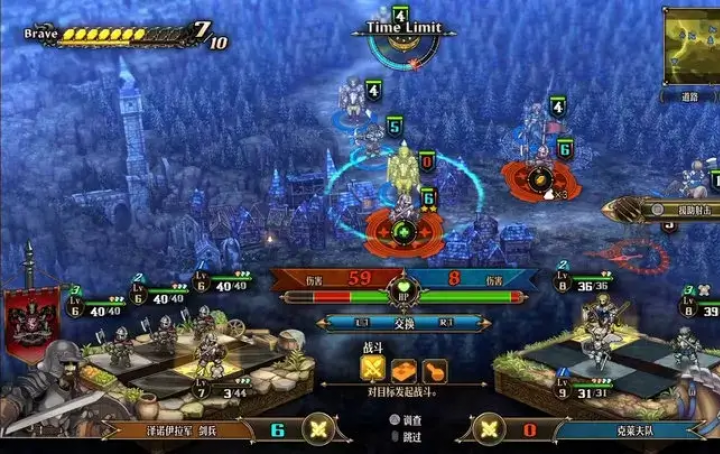This screenshot has width=720, height=454.
Task: Select the enemy unit with the ×3 marker
Action: click(x=539, y=176)
